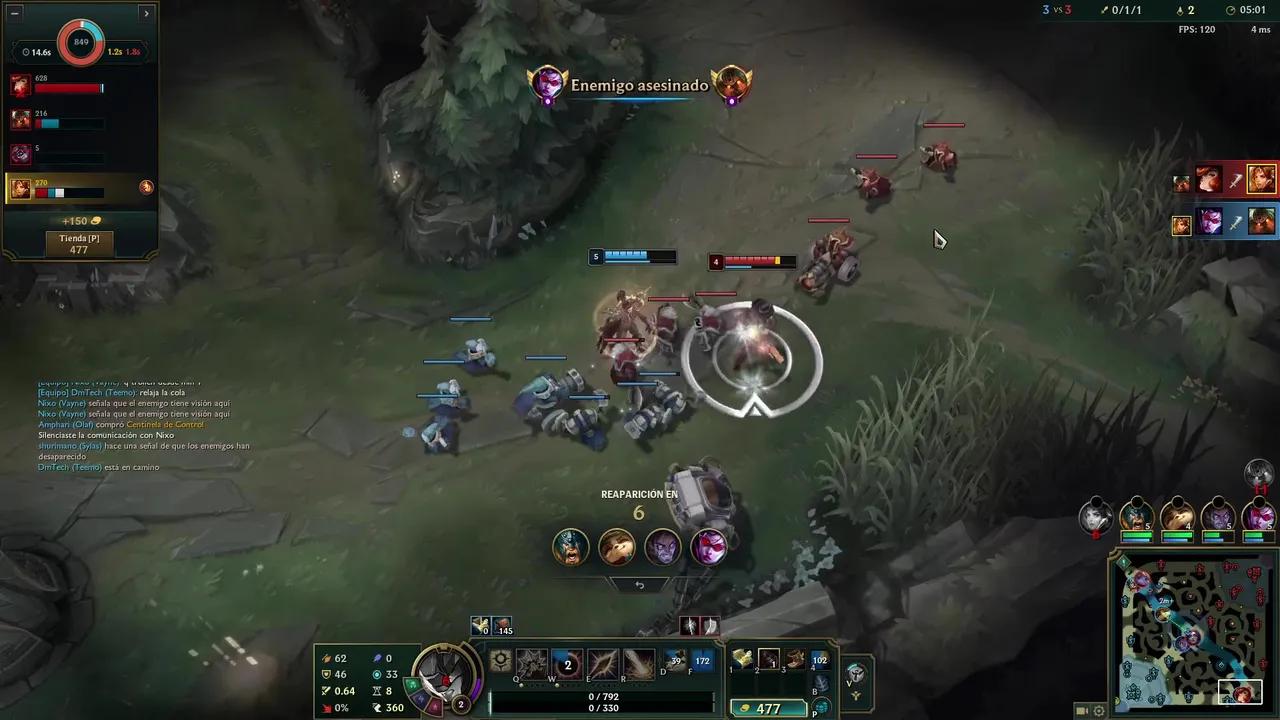Collapse the death recap panel with minus button

pos(14,13)
